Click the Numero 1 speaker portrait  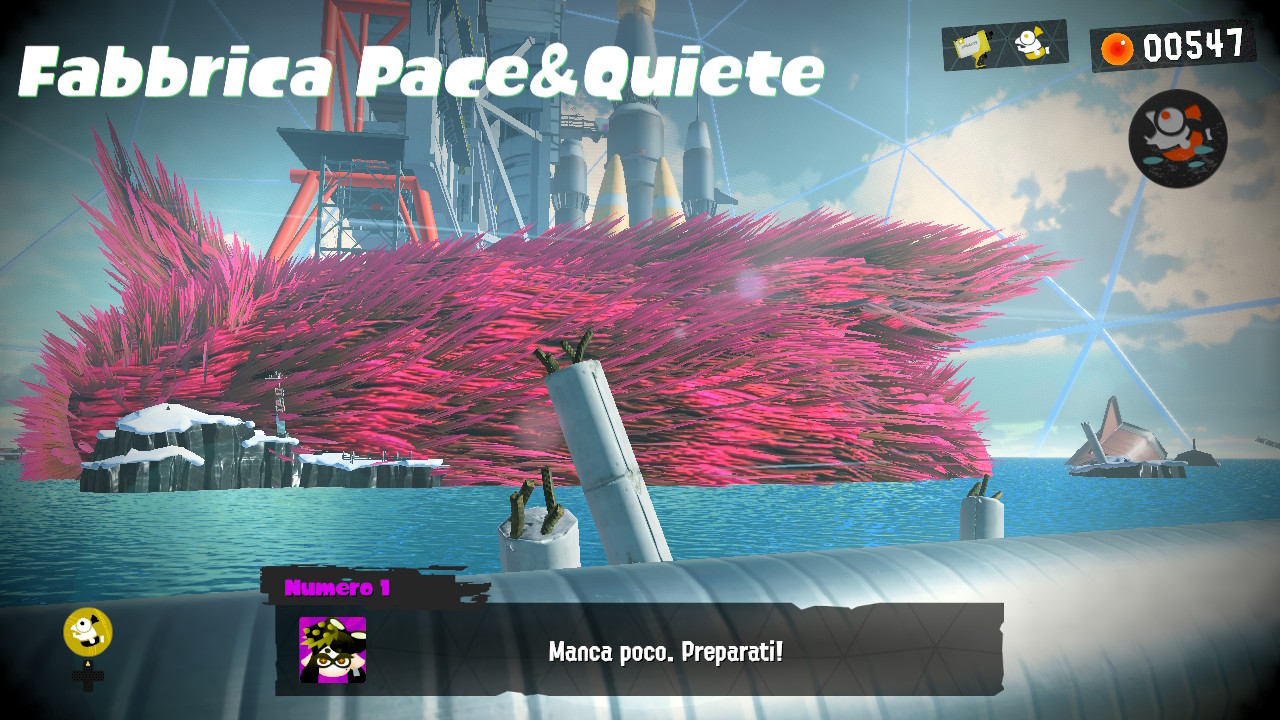(x=332, y=649)
